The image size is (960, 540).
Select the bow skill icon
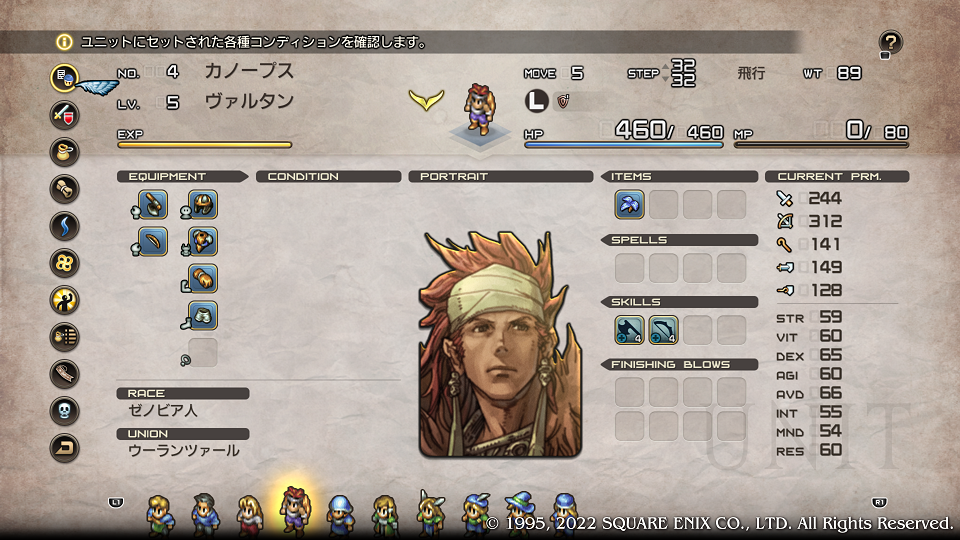(664, 330)
